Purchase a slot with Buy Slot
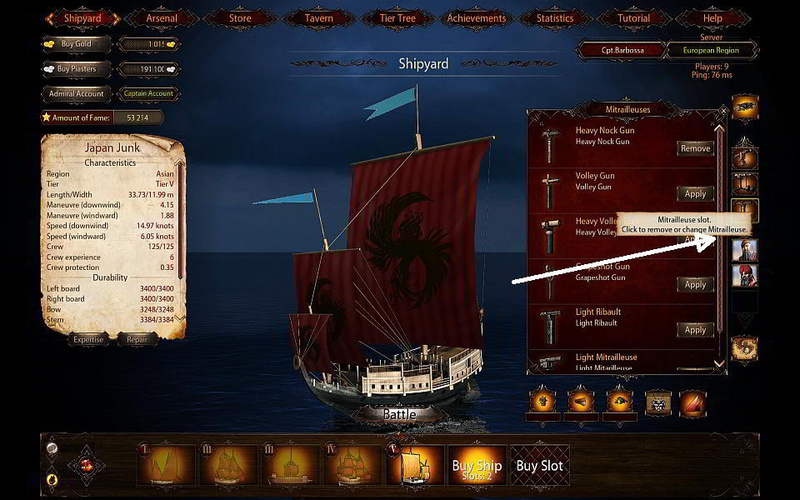The width and height of the screenshot is (800, 500). click(539, 466)
